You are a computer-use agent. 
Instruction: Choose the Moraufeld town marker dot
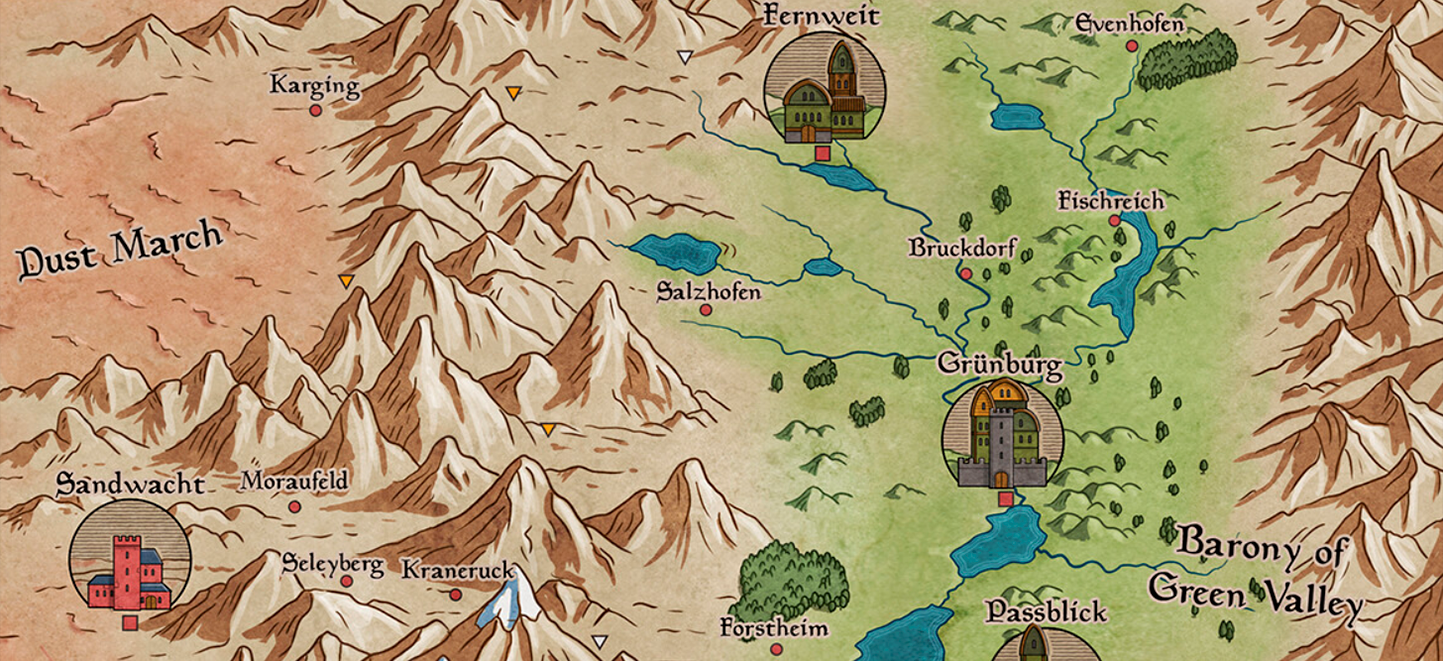pyautogui.click(x=294, y=507)
